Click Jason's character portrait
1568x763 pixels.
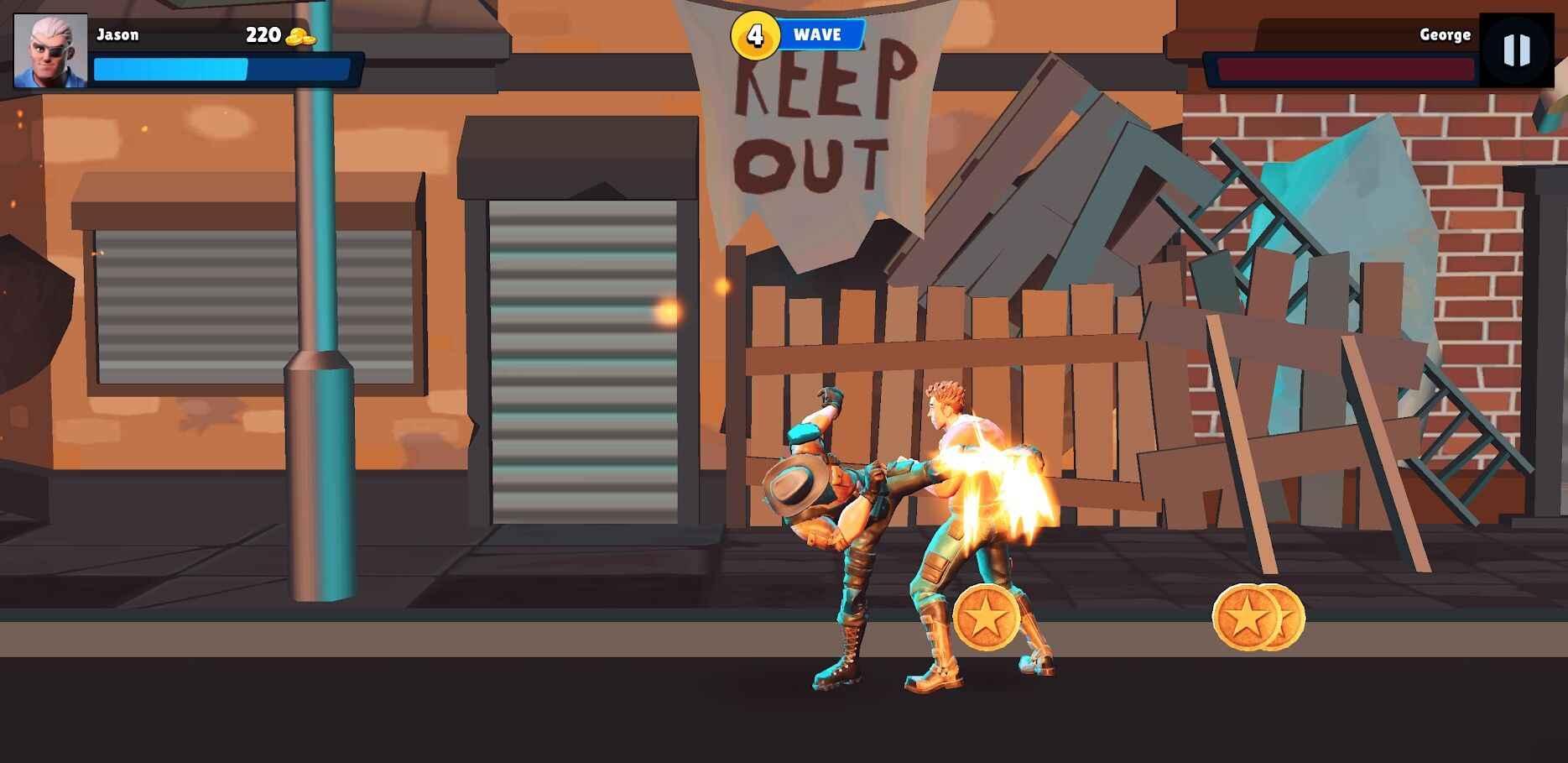coord(50,51)
